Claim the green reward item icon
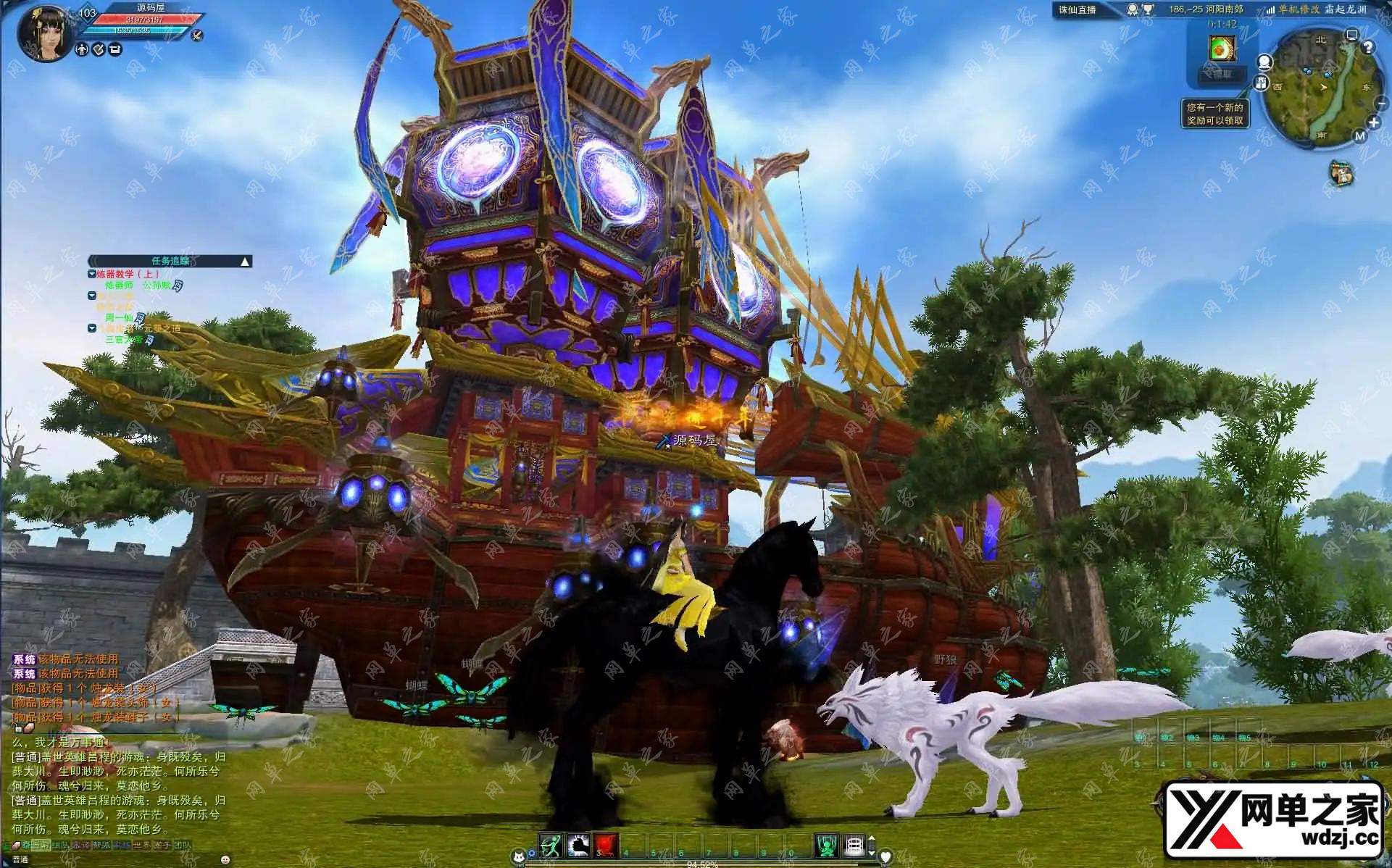 pyautogui.click(x=1221, y=49)
